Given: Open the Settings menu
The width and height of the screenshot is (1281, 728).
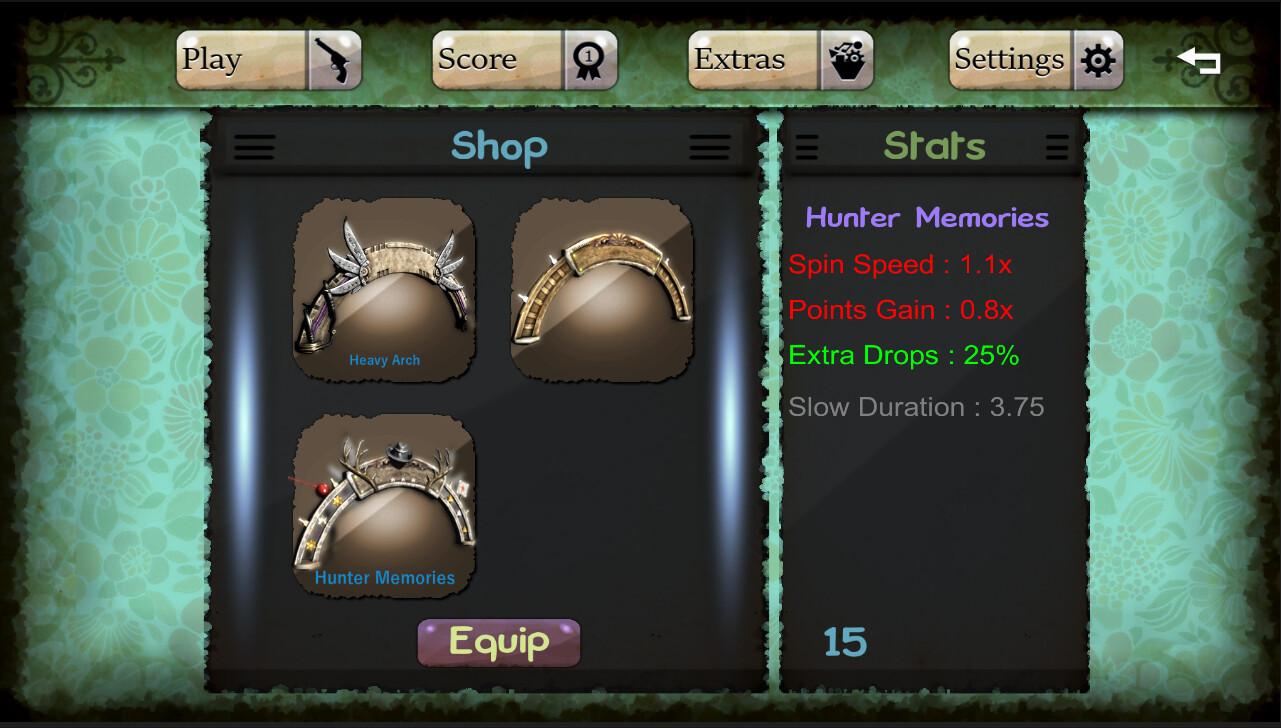Looking at the screenshot, I should [1035, 60].
